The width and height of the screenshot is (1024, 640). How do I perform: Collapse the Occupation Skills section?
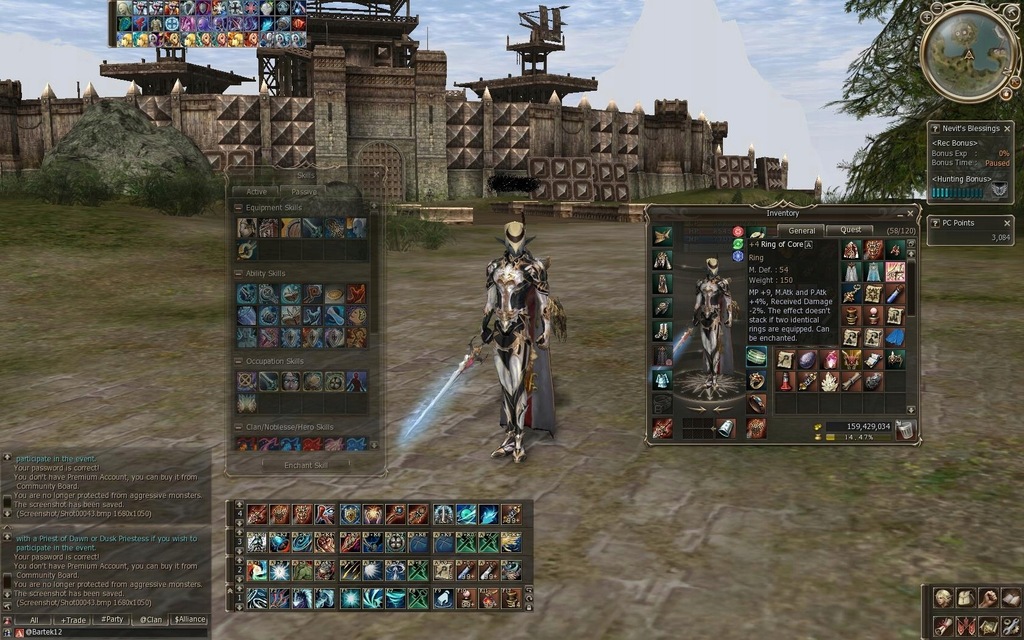[238, 361]
